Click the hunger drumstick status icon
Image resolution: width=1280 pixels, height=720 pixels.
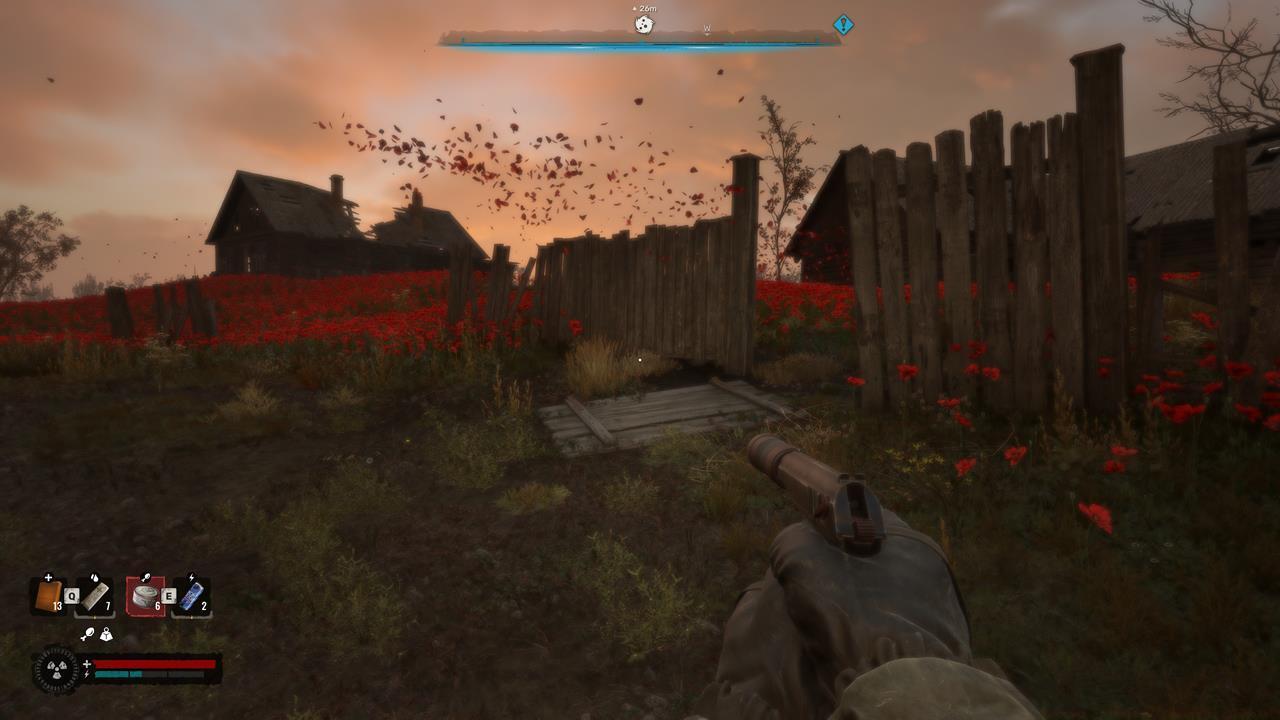pos(87,634)
